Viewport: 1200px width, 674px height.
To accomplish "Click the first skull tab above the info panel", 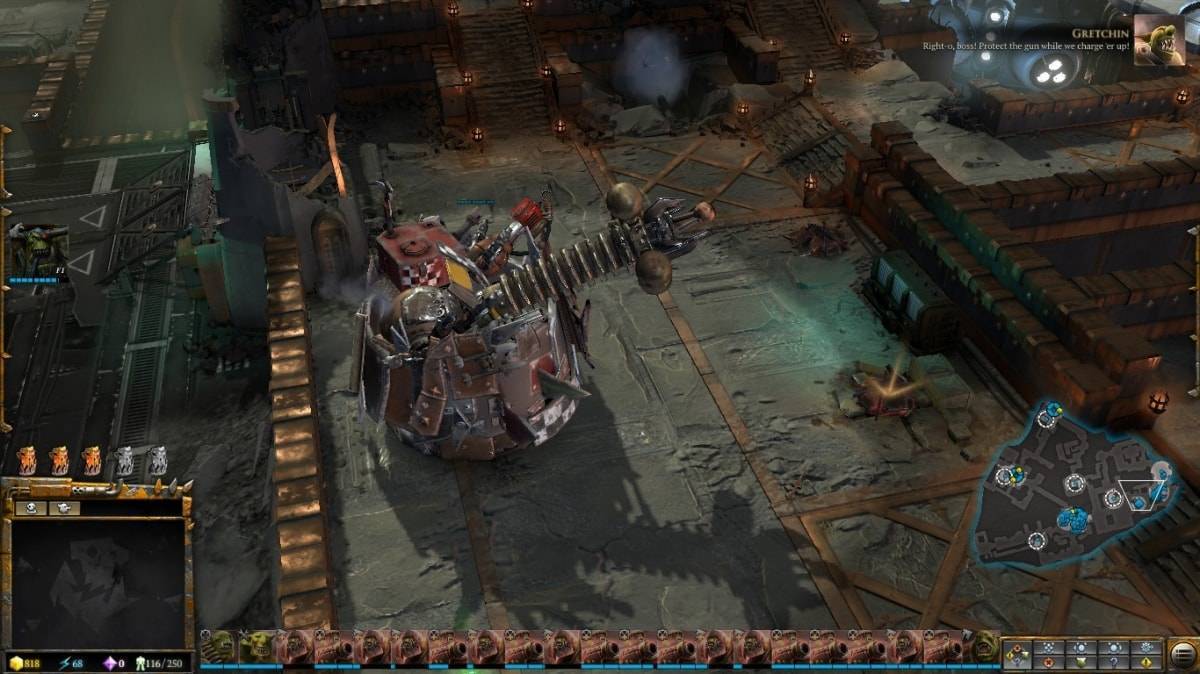I will (33, 508).
